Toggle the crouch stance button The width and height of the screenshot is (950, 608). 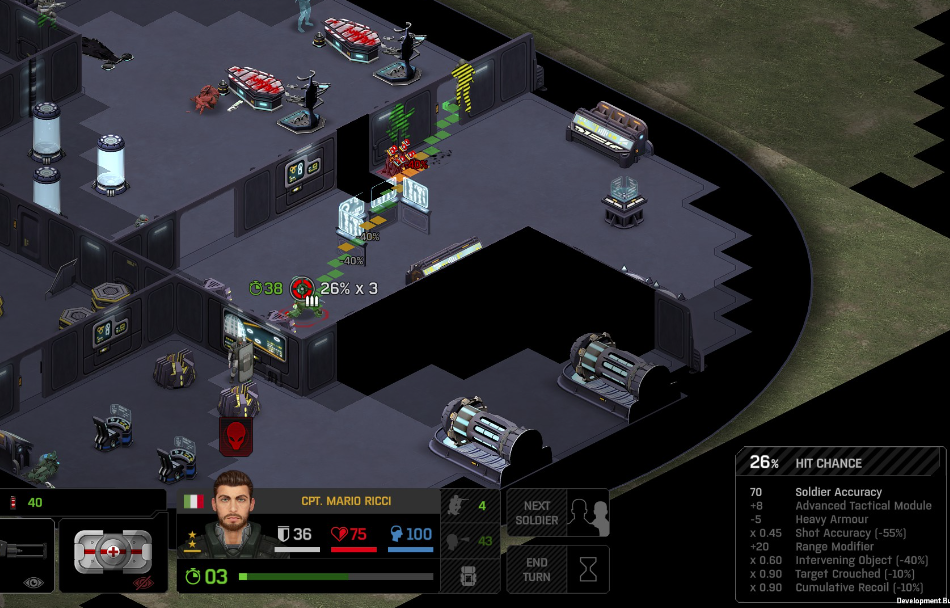click(470, 541)
